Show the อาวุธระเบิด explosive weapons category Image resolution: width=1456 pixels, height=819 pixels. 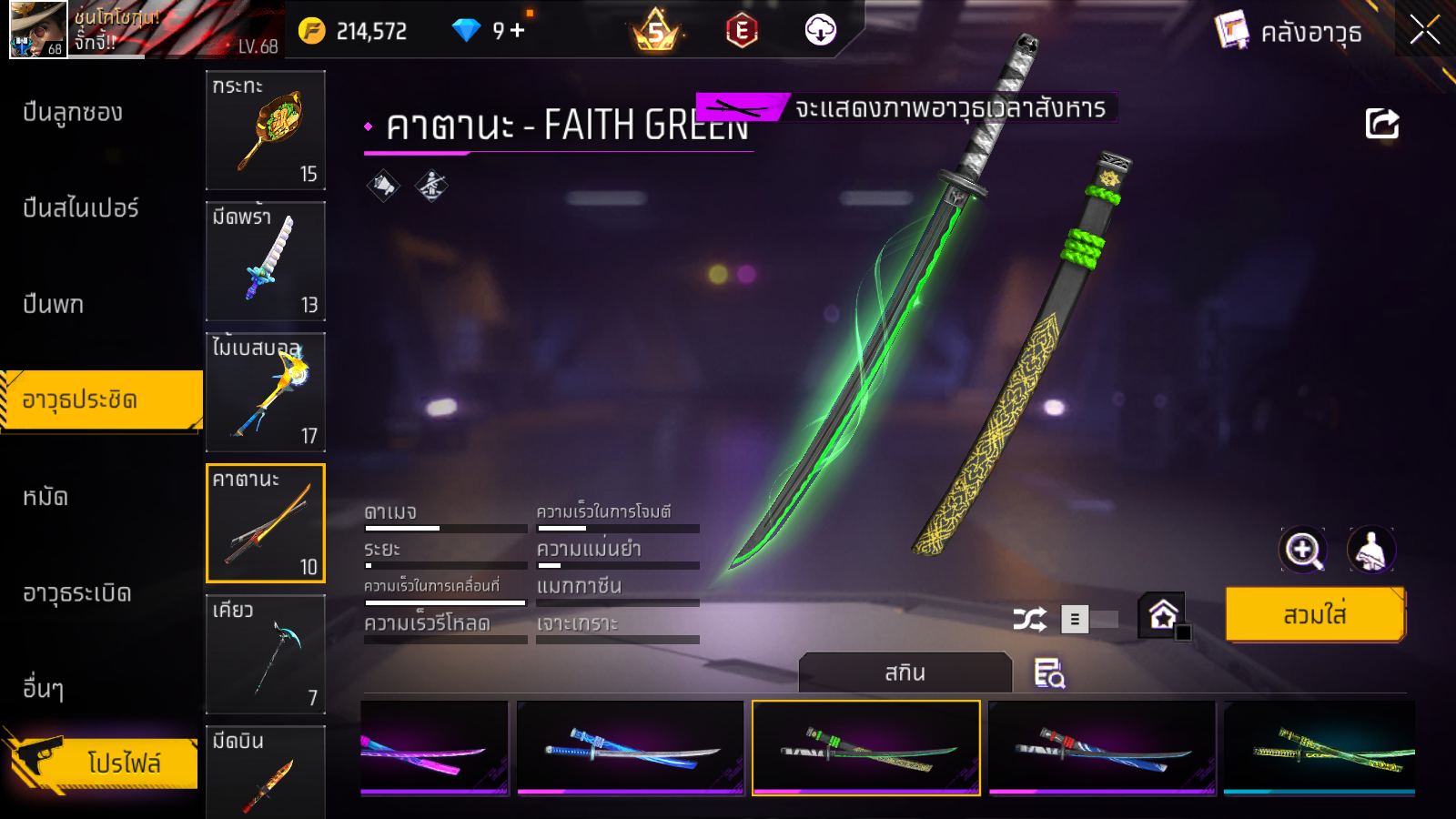[77, 593]
